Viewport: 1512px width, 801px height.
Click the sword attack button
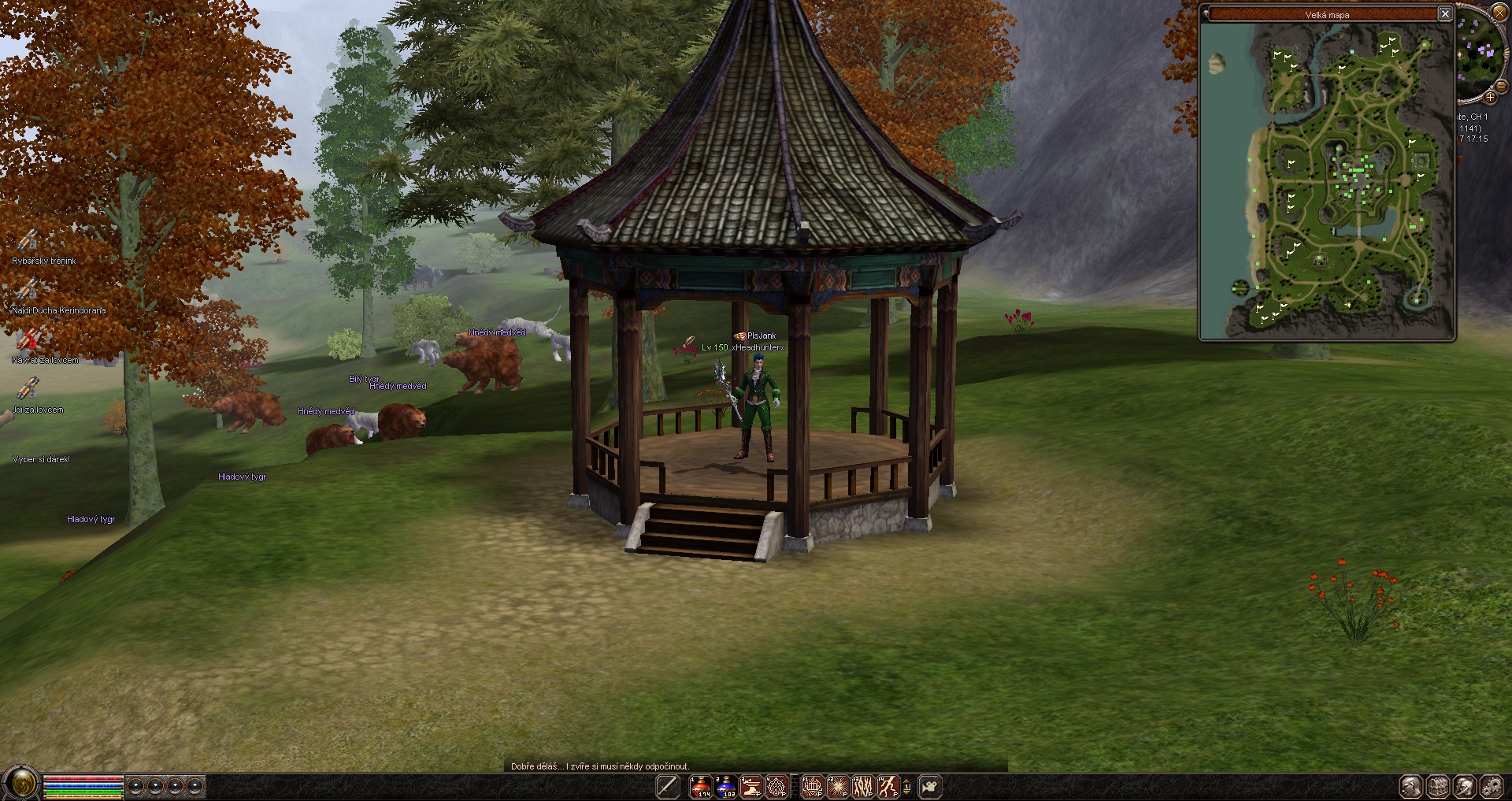(668, 786)
